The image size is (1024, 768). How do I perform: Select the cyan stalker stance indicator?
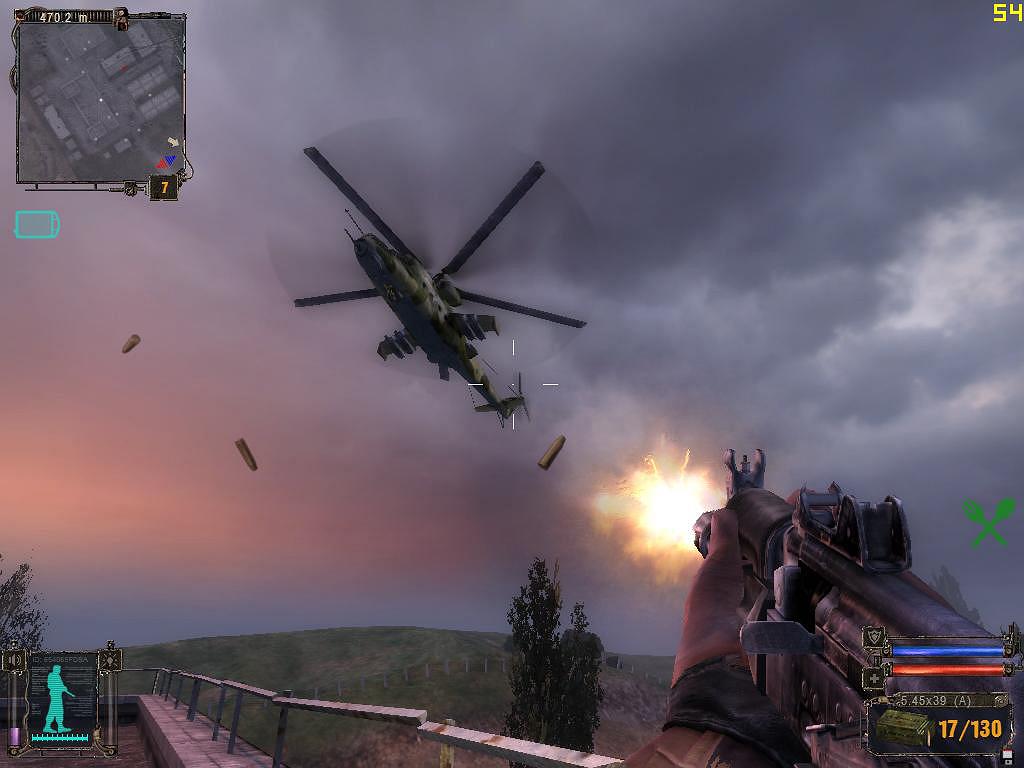59,698
